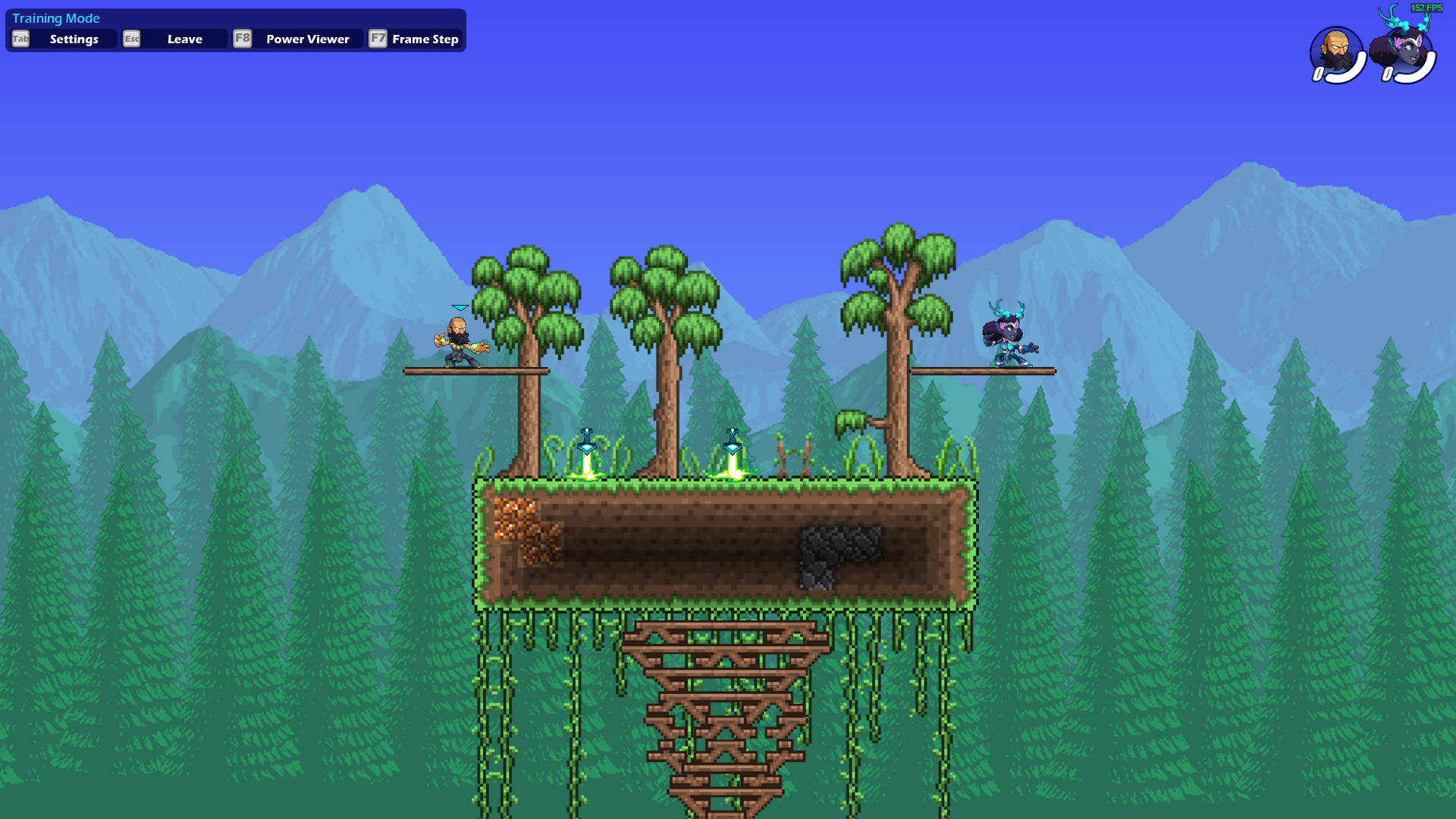This screenshot has height=819, width=1456.
Task: Click the zero stock counter below bearded fighter
Action: (x=1317, y=74)
